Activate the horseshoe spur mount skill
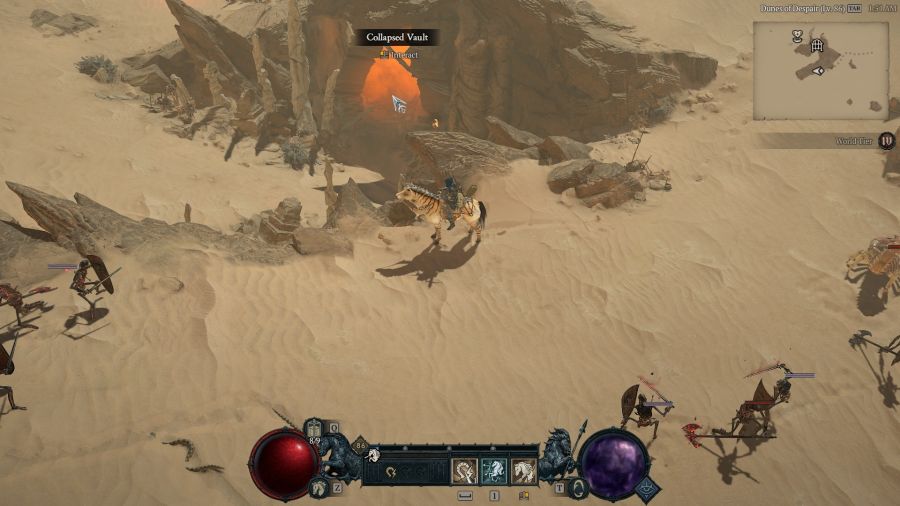 point(465,471)
